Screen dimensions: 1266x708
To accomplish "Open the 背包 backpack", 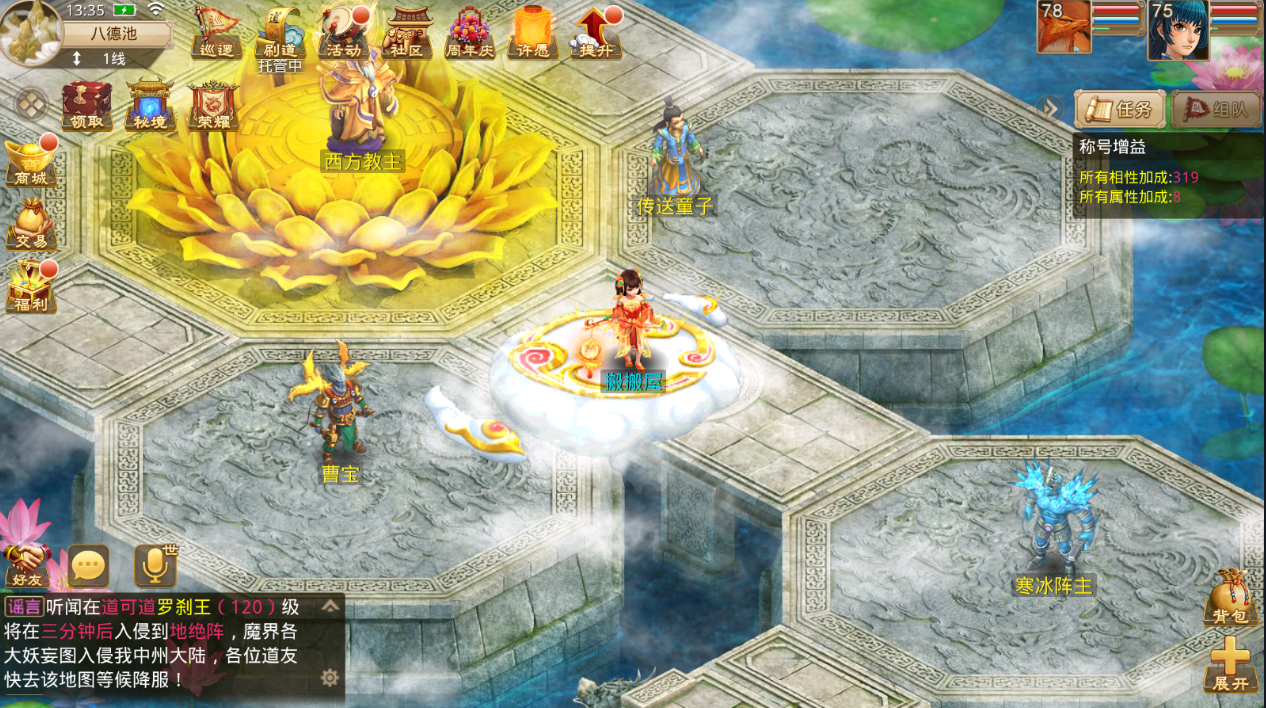I will click(1230, 598).
